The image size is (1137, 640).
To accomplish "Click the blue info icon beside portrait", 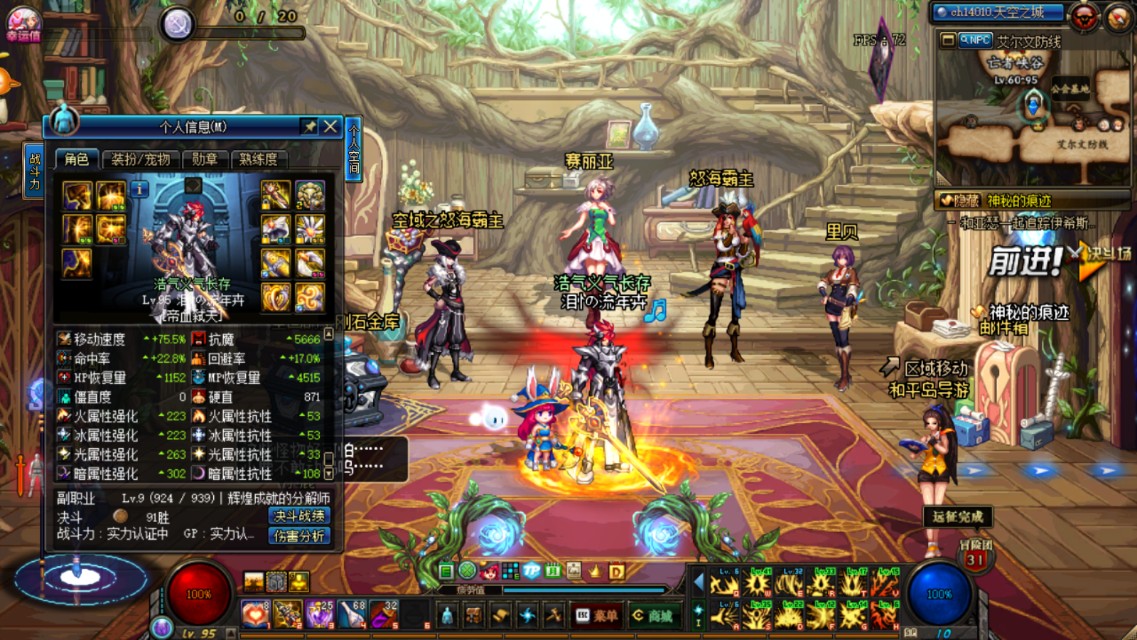I will [138, 188].
